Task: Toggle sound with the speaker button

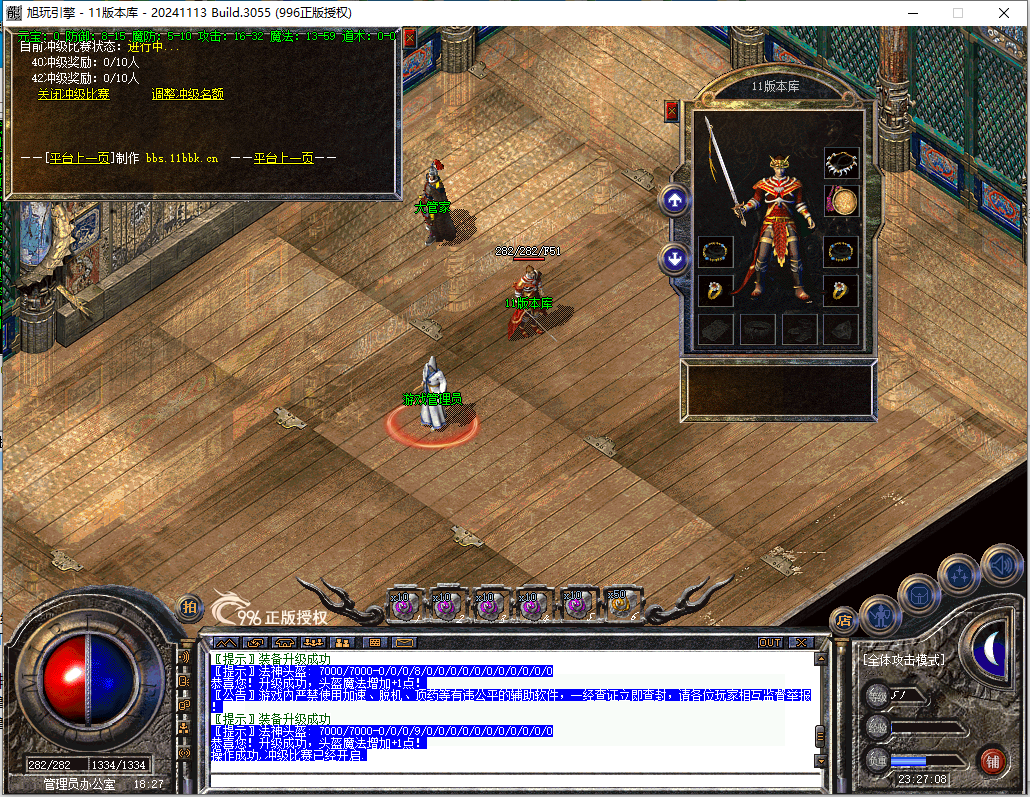Action: coord(1000,565)
